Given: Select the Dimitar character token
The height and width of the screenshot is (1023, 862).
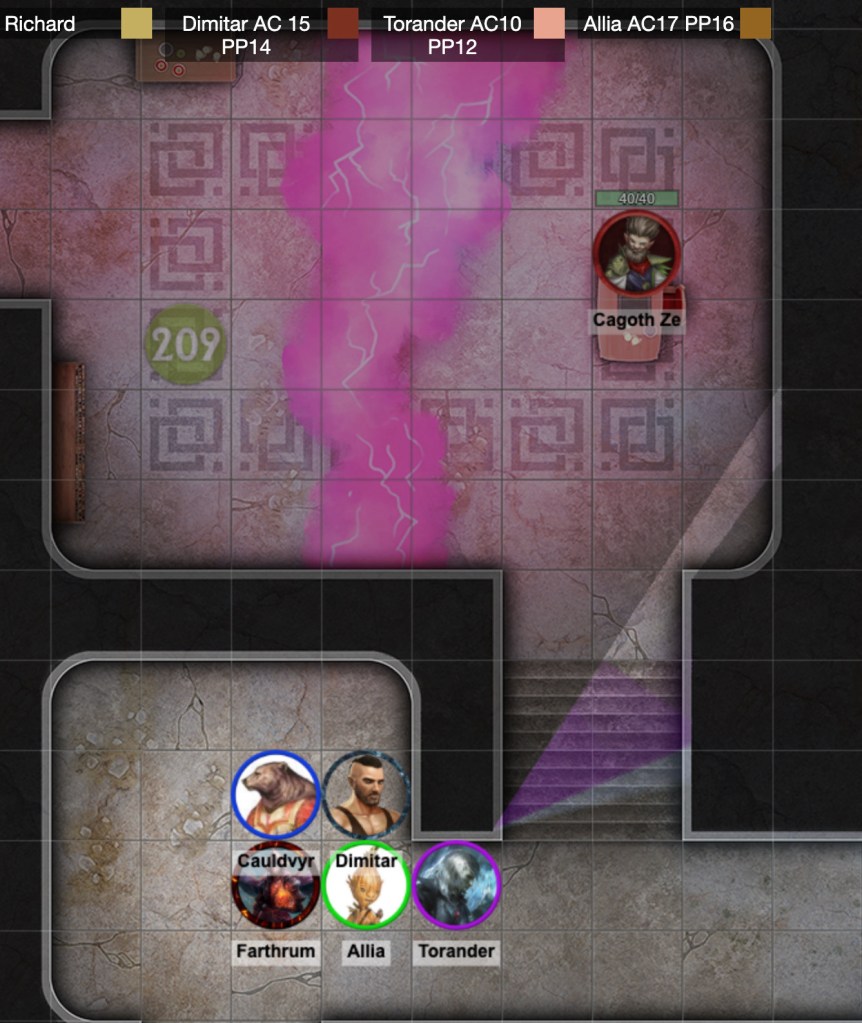Looking at the screenshot, I should [366, 796].
